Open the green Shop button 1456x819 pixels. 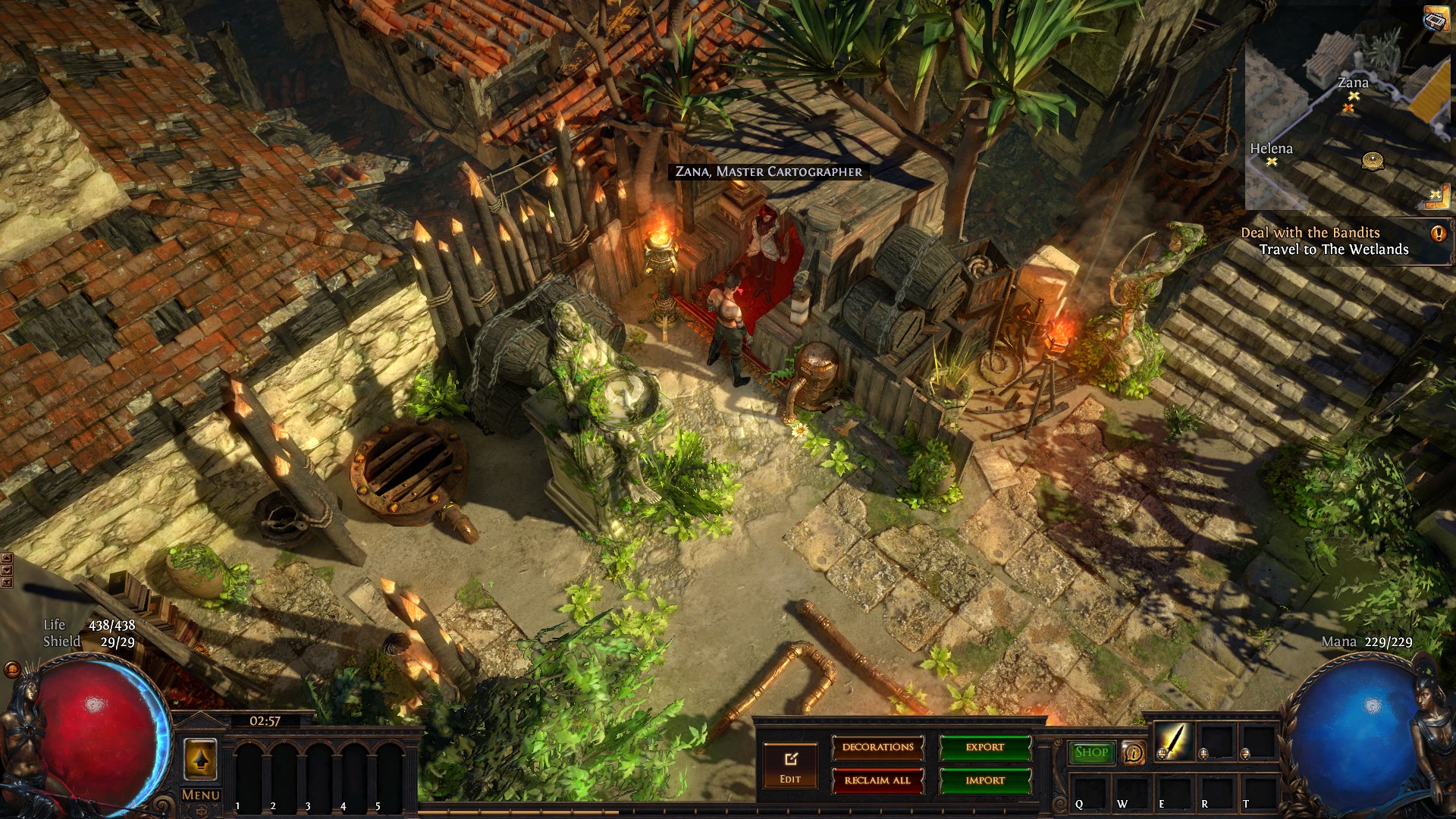(x=1091, y=752)
